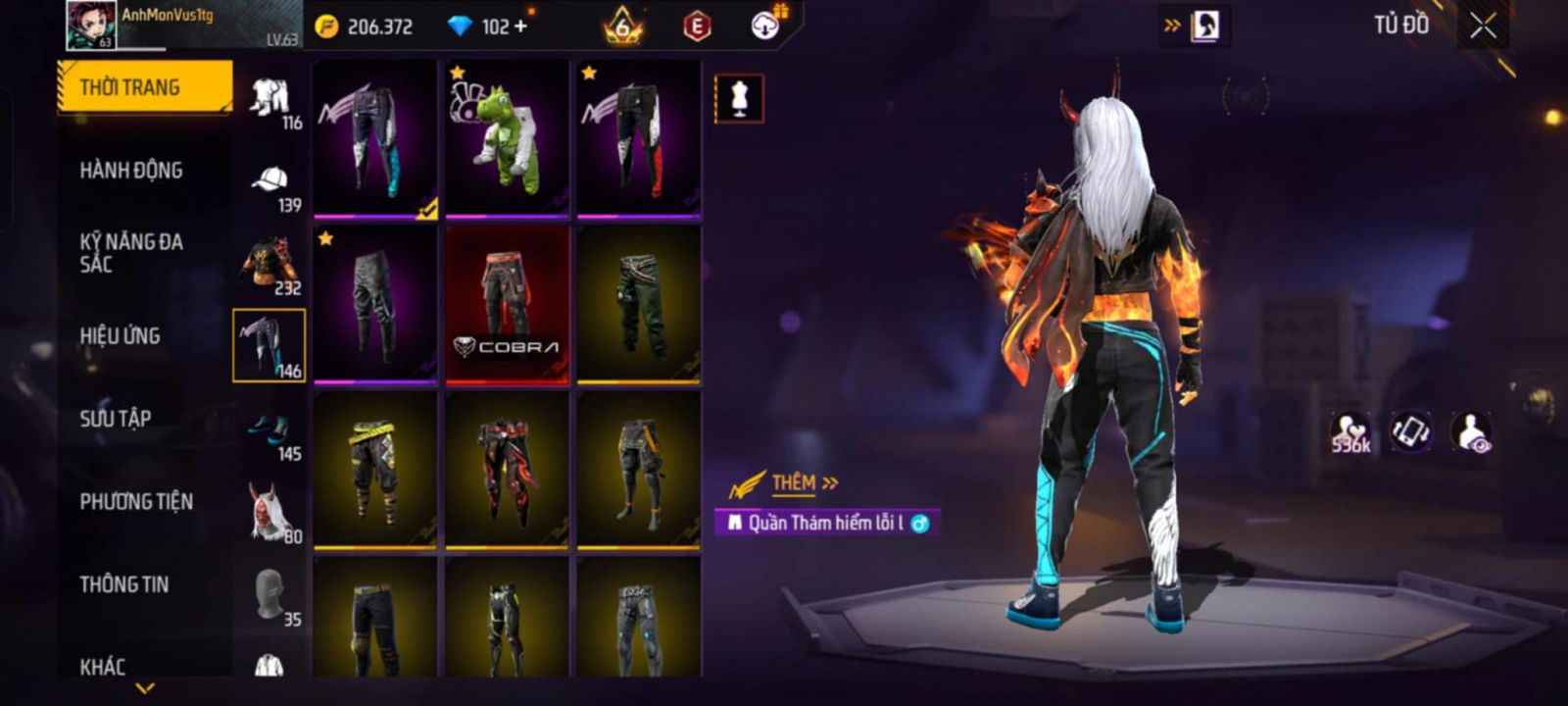The width and height of the screenshot is (1568, 706).
Task: Close the TỦ ĐỒ wardrobe screen
Action: (x=1483, y=26)
